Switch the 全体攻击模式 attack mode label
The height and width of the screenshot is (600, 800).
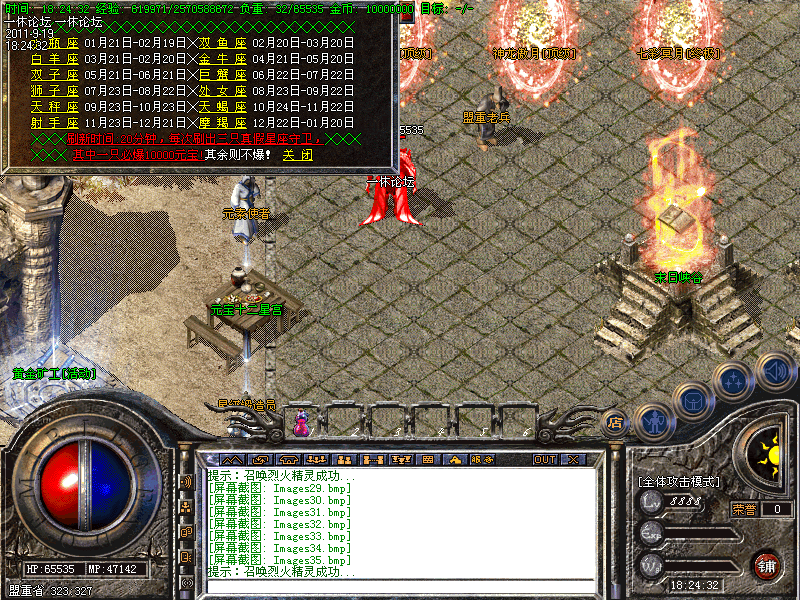[x=678, y=481]
